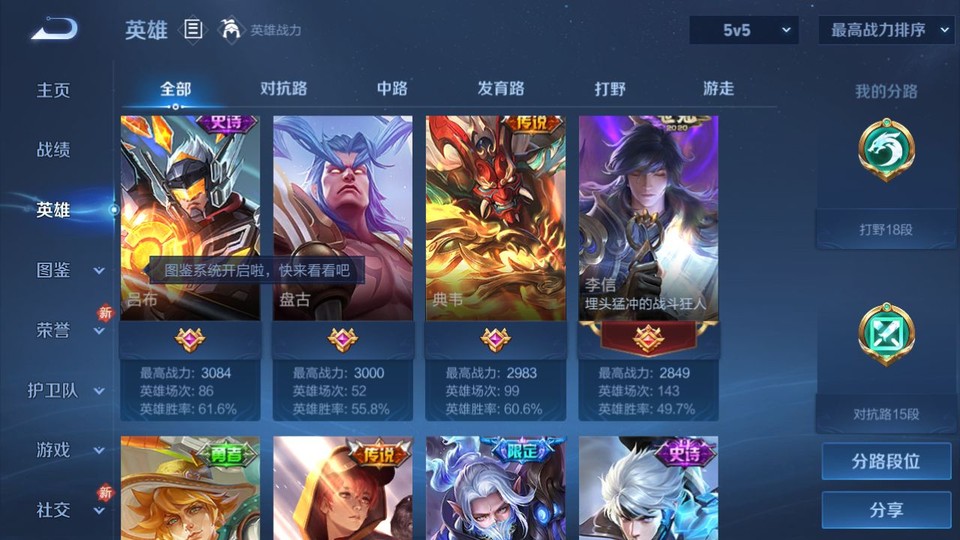Select the 盘古 hero card

point(343,218)
